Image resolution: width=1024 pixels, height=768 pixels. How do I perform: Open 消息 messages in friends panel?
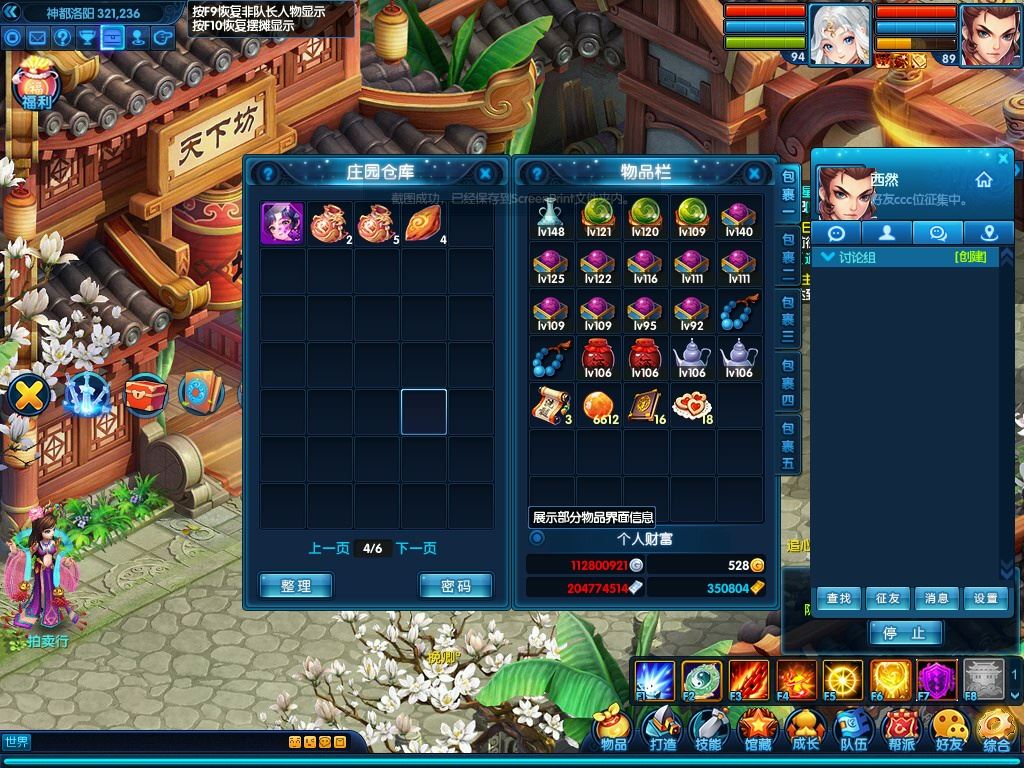(x=936, y=598)
